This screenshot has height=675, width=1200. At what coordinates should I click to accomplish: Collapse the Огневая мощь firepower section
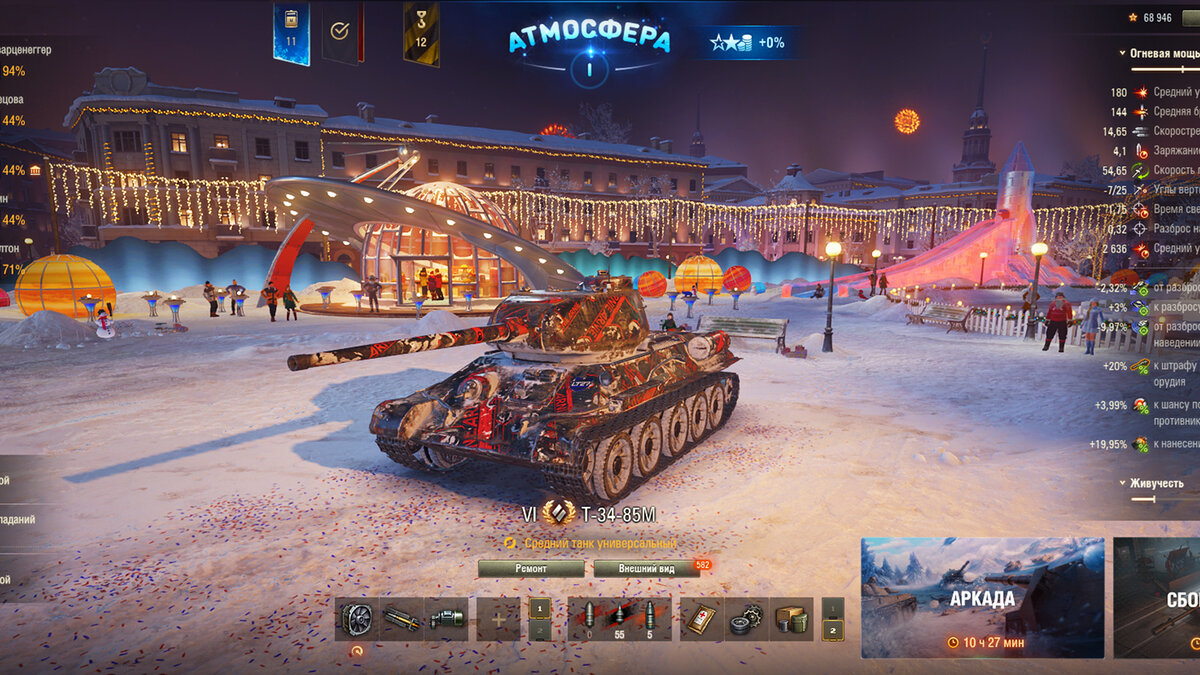pos(1122,53)
